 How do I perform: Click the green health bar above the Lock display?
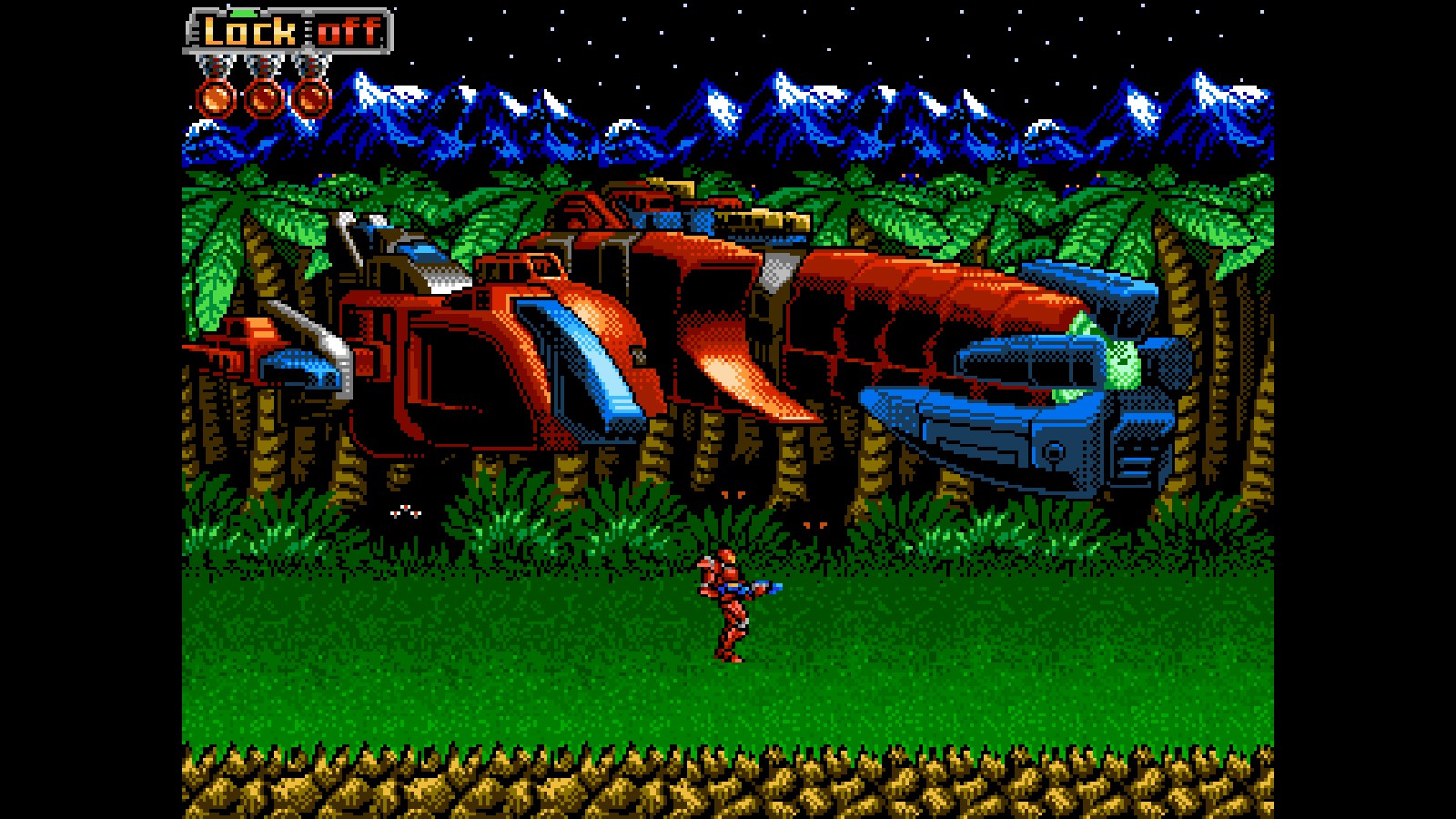(x=244, y=12)
